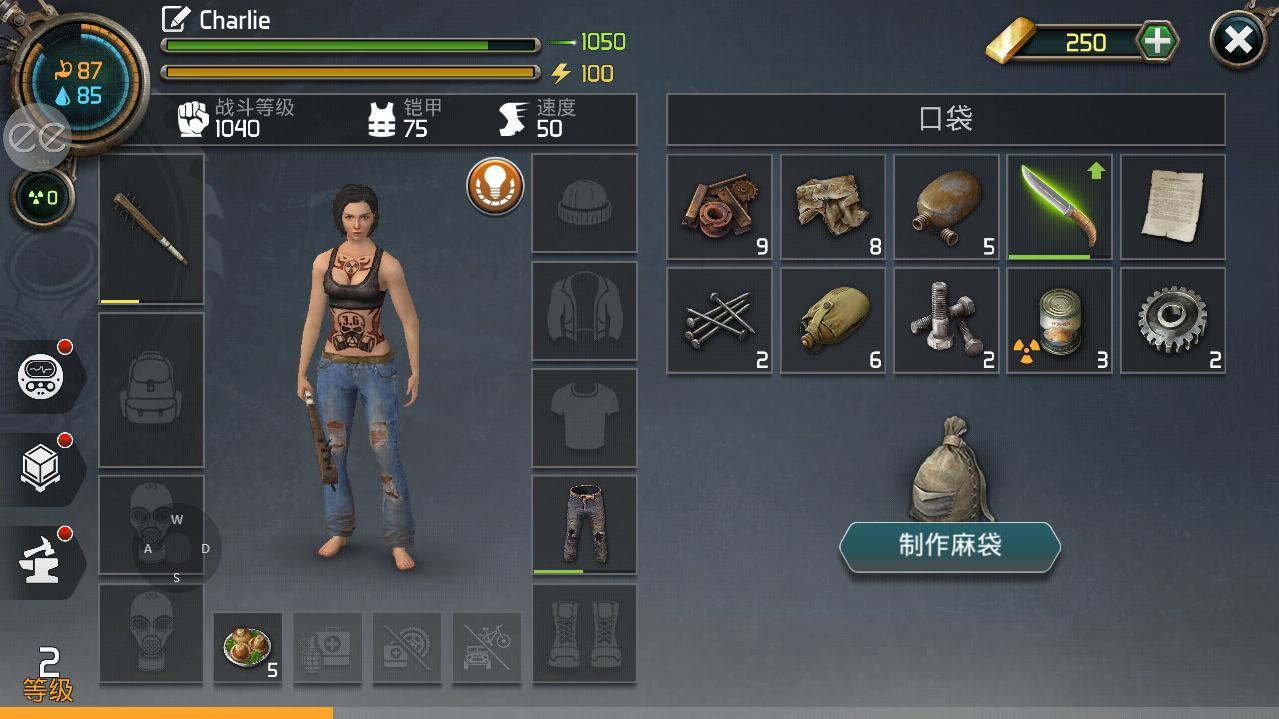Tap the orange lightbulb hint button

(495, 186)
